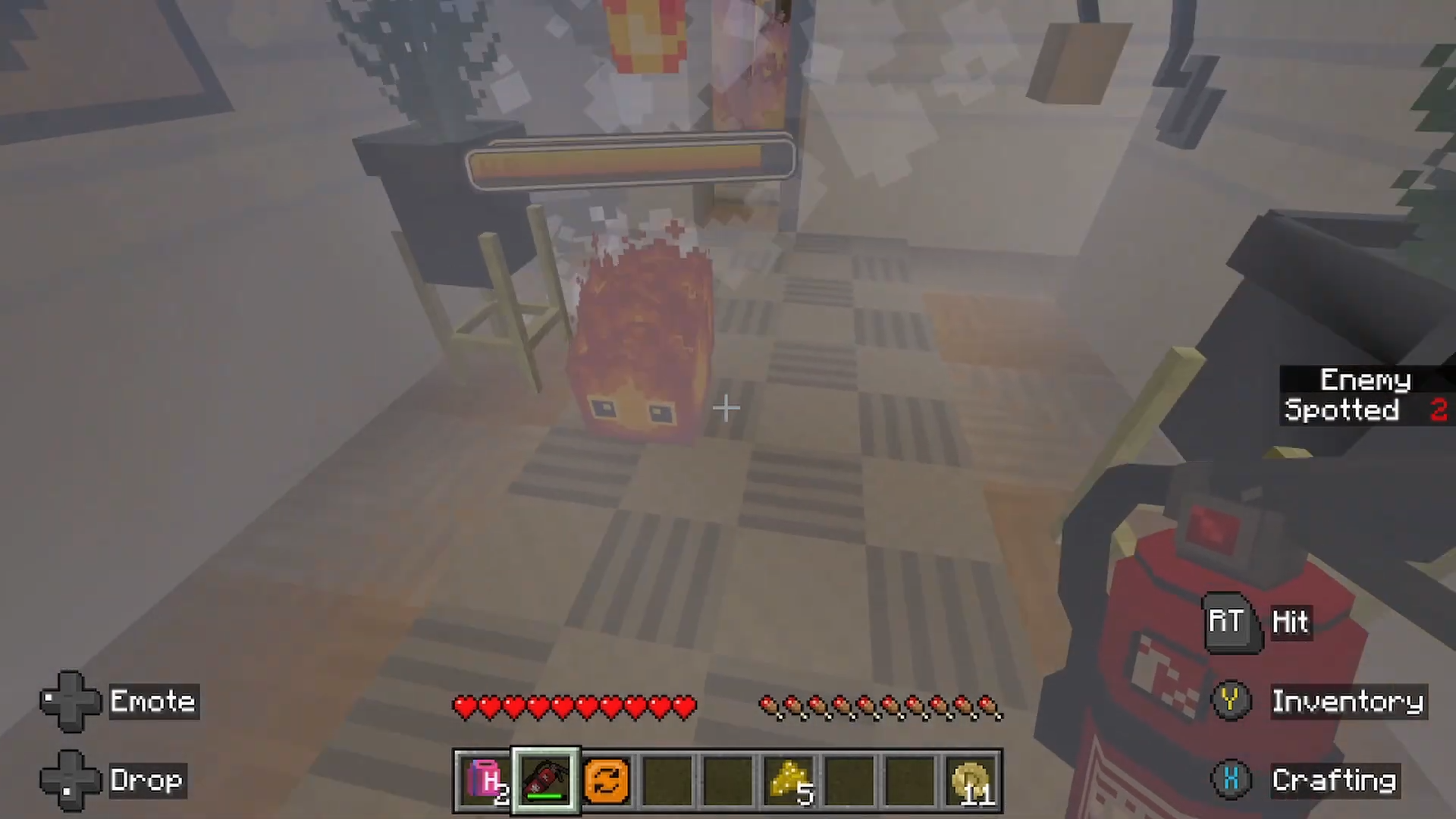Click the yellow Y controller button icon
This screenshot has height=819, width=1456.
pos(1230,701)
